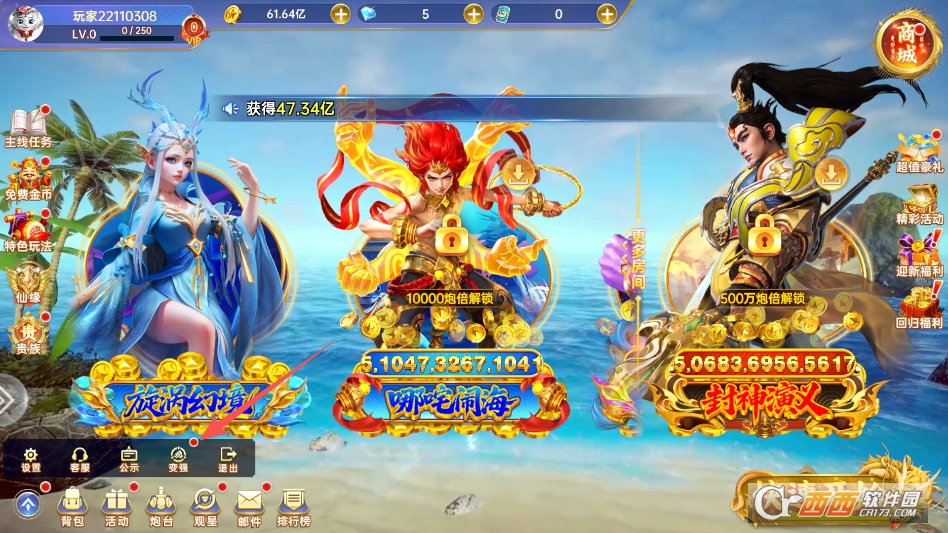Open the 贵族 noble icon
Image resolution: width=948 pixels, height=533 pixels.
tap(27, 334)
